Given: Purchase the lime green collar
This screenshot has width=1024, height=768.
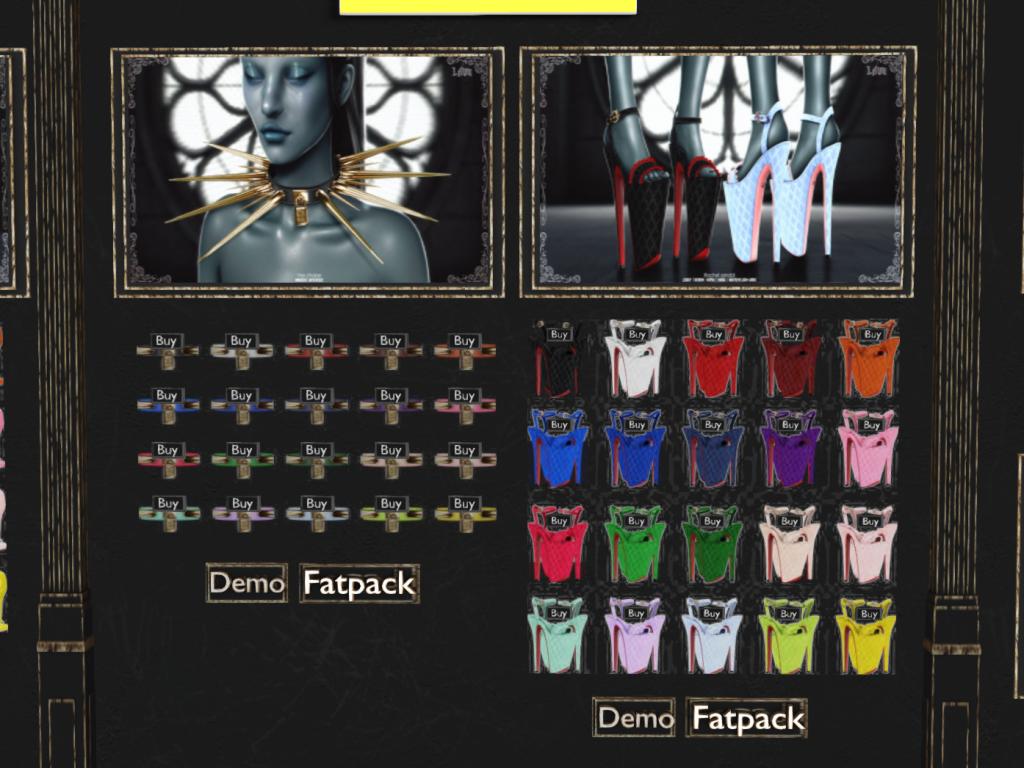Looking at the screenshot, I should point(390,504).
